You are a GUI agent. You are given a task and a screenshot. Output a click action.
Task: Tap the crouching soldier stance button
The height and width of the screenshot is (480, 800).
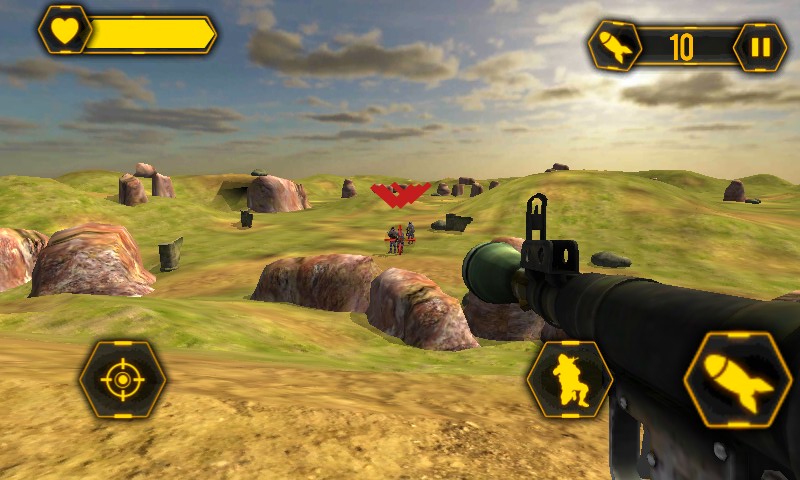pos(569,379)
